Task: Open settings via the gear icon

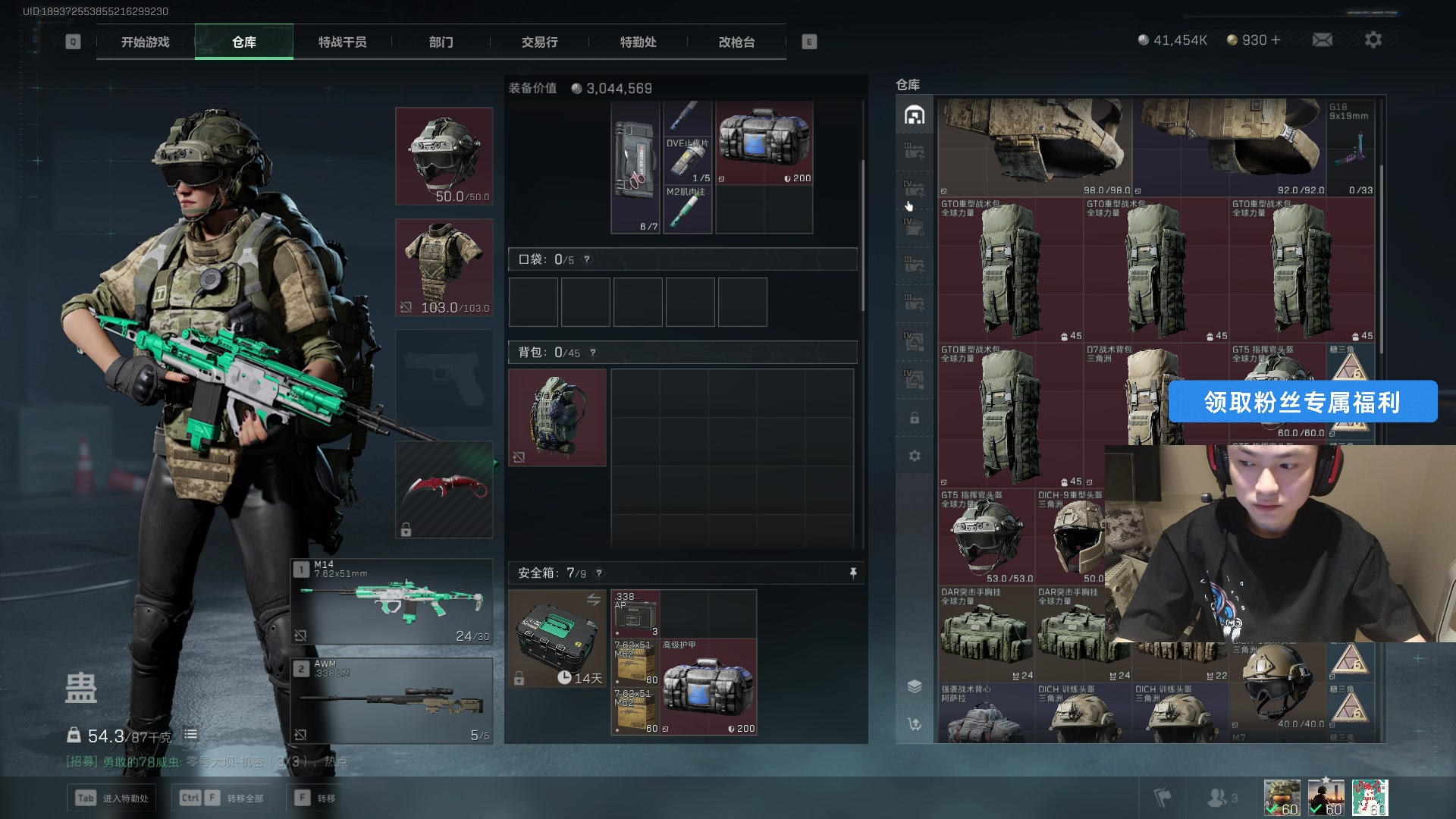Action: pyautogui.click(x=1373, y=40)
